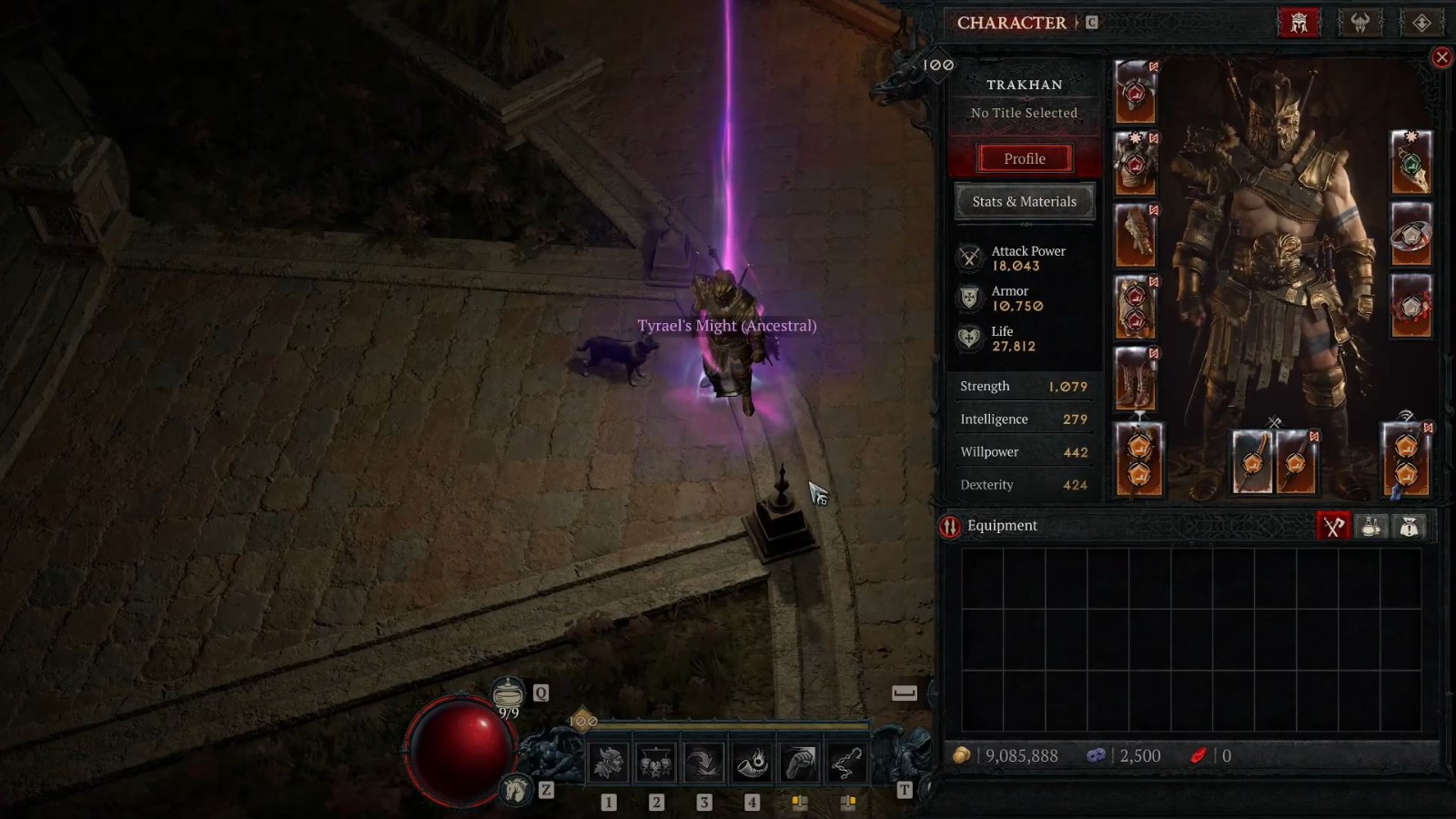The width and height of the screenshot is (1456, 819).
Task: Close the Character panel
Action: click(x=1441, y=58)
